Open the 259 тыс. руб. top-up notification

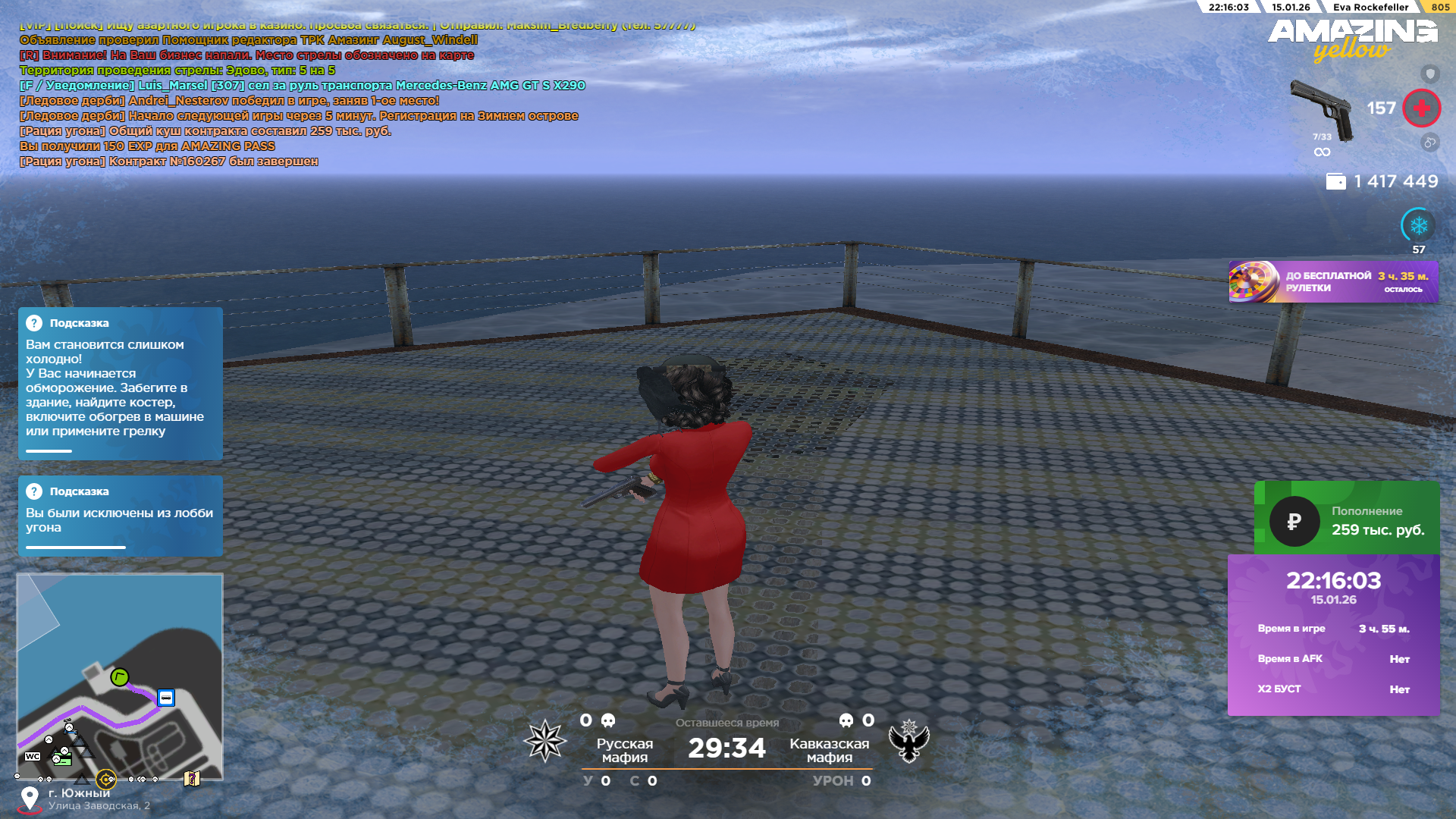tap(1346, 520)
